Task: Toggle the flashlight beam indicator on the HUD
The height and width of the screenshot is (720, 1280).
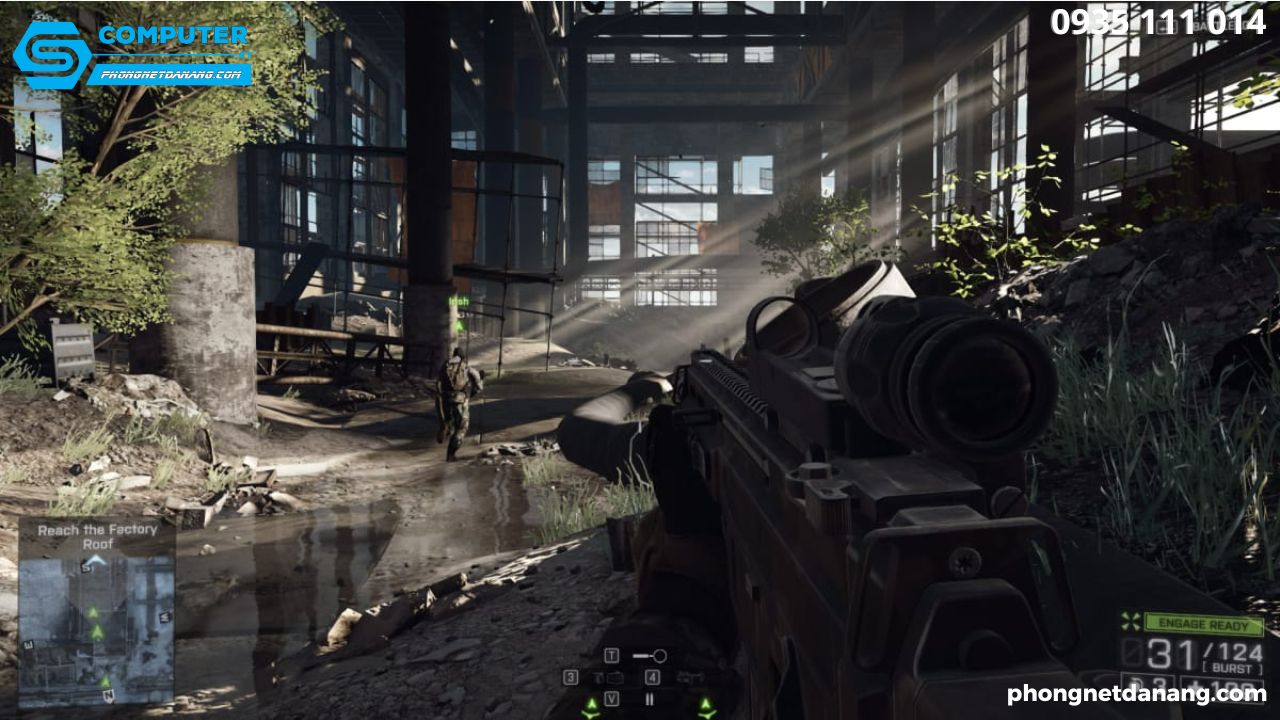Action: click(x=649, y=655)
